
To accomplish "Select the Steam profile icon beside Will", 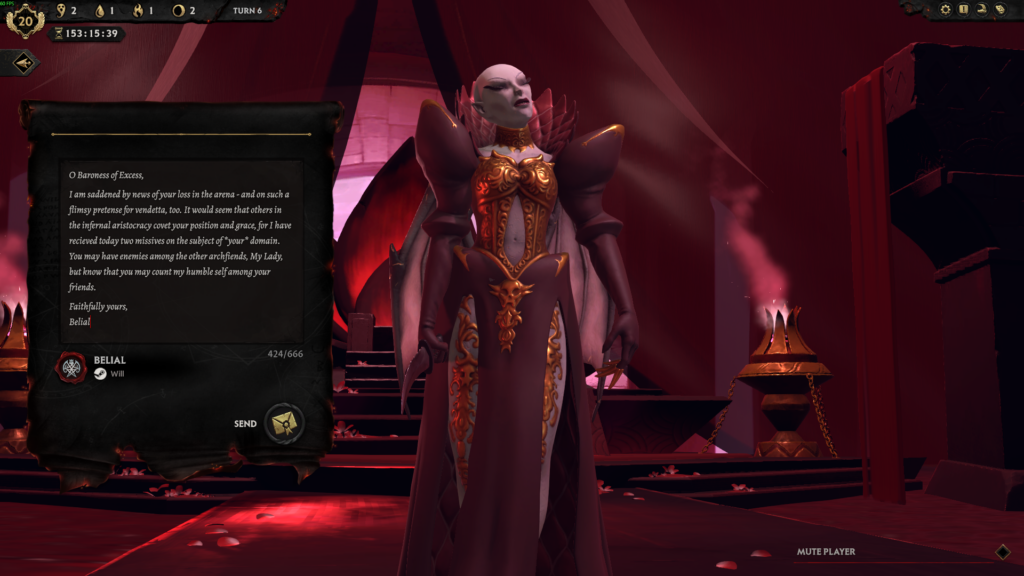I will (x=100, y=374).
